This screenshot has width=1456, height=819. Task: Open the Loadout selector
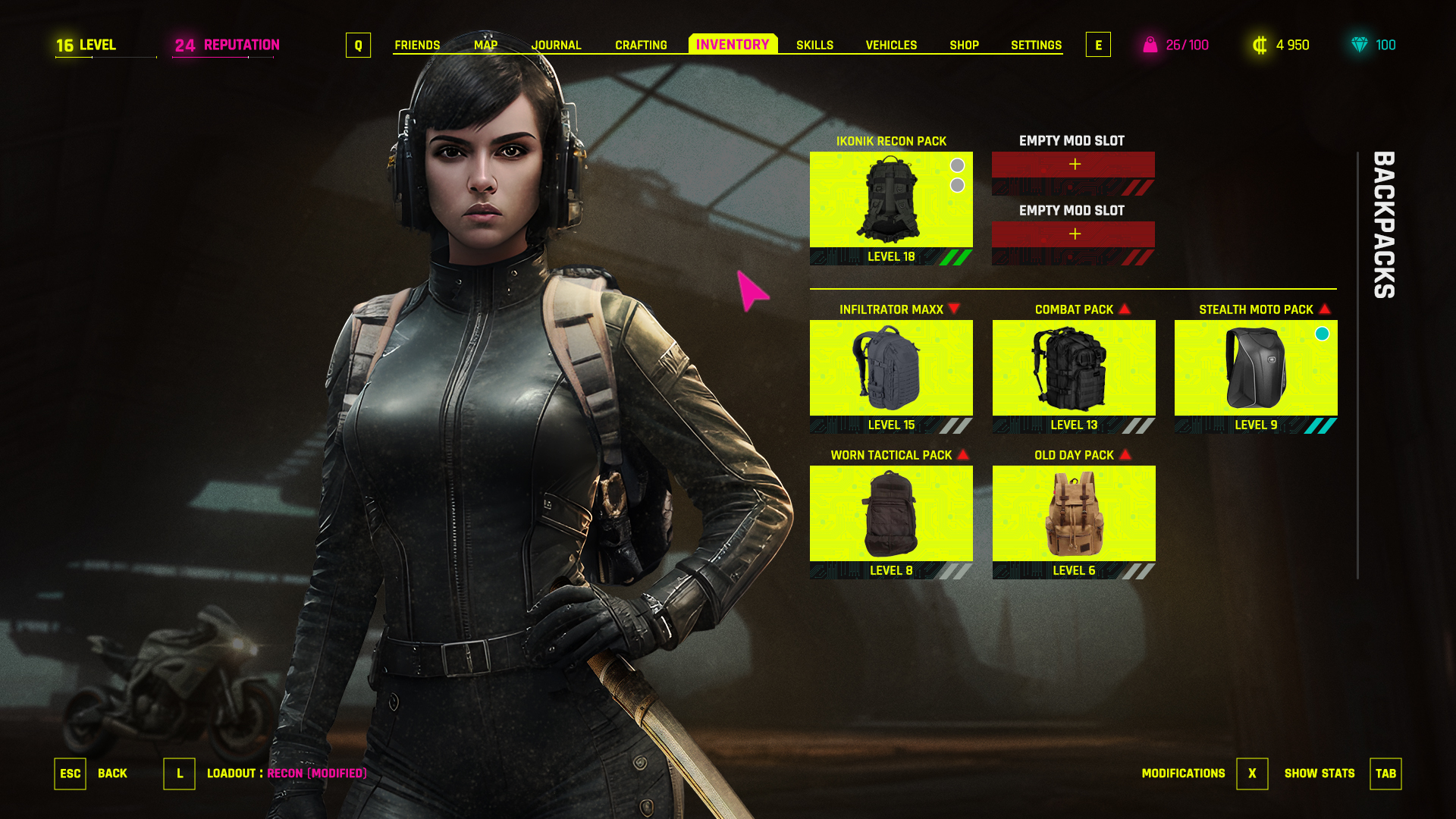tap(180, 773)
